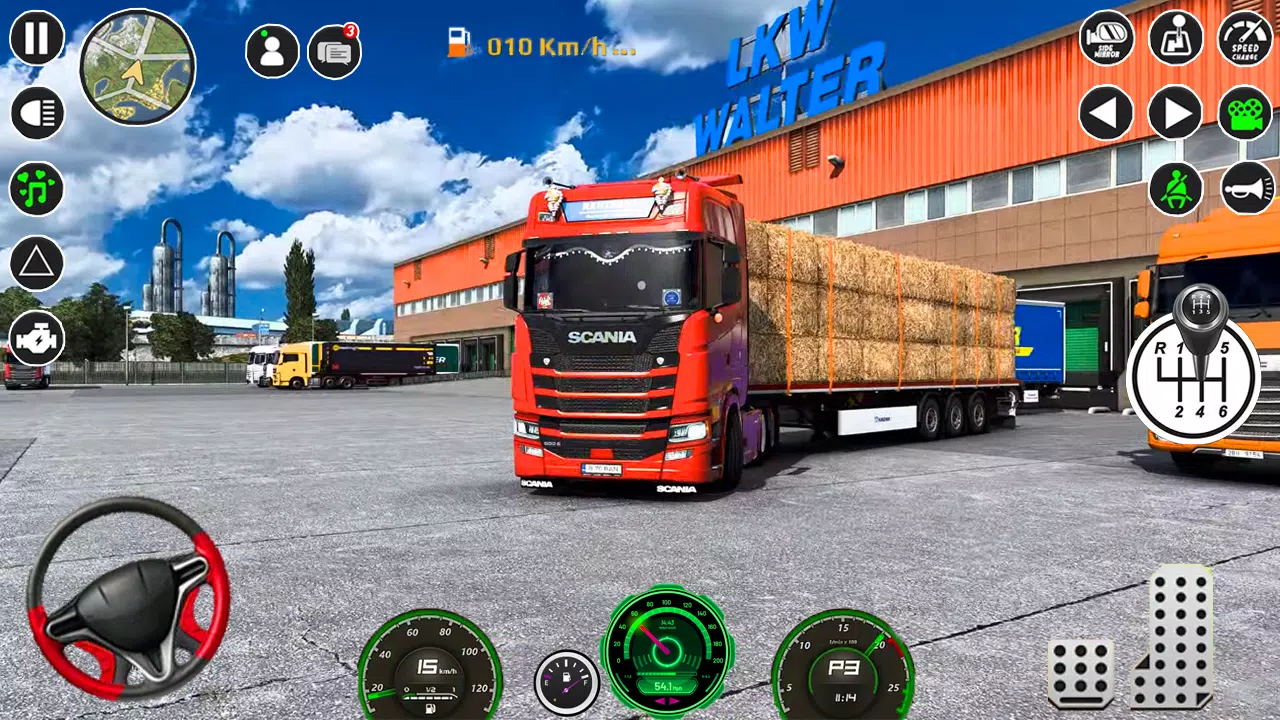Open the minimap in the top left
This screenshot has width=1280, height=720.
click(x=138, y=68)
